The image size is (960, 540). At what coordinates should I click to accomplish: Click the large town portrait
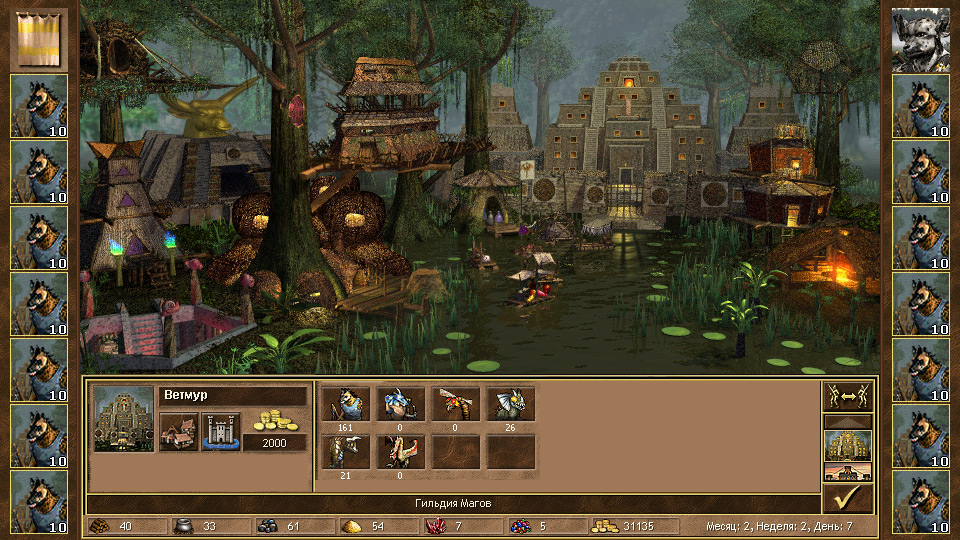[x=123, y=417]
